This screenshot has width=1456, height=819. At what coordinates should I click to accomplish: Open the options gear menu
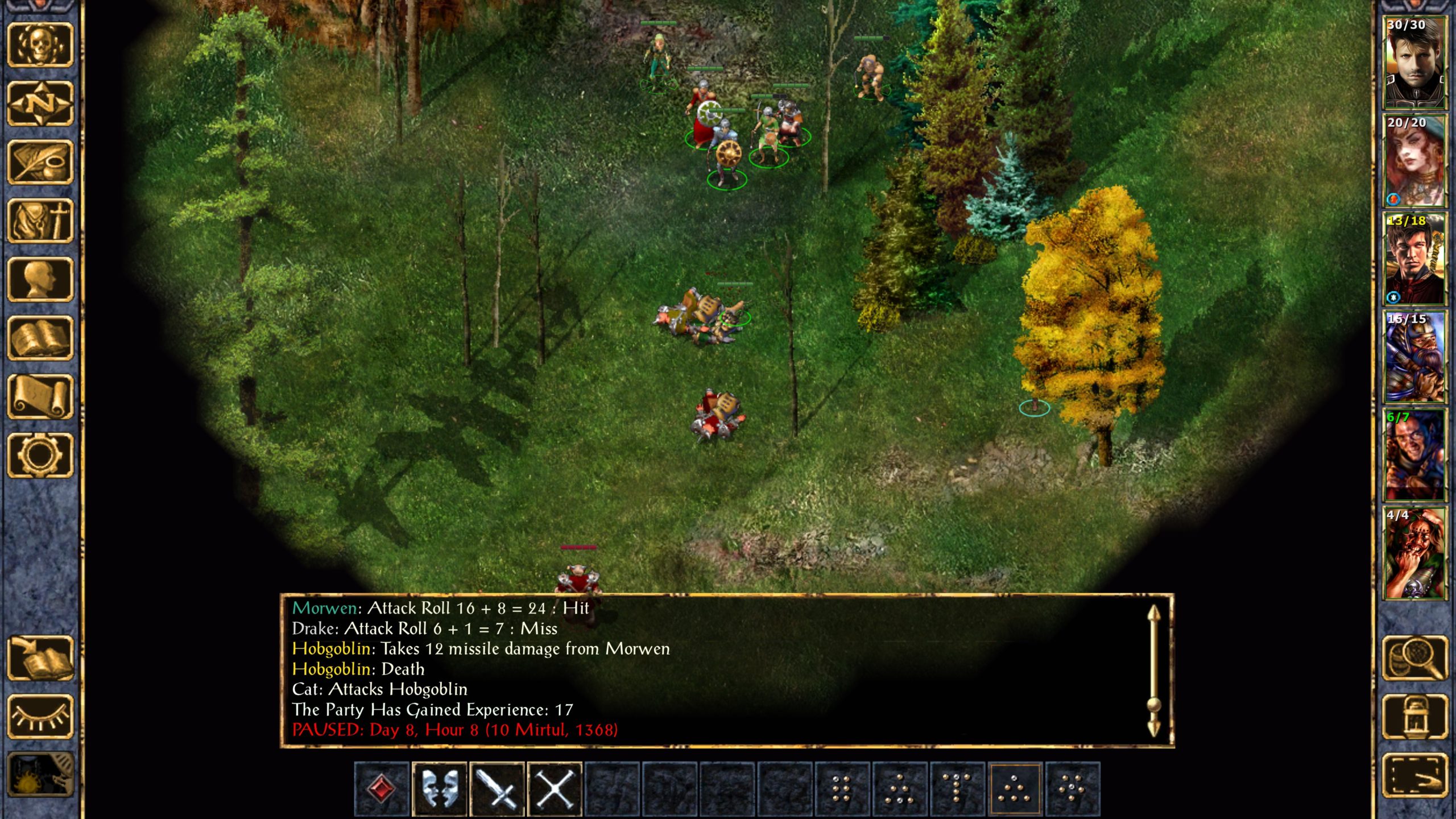pyautogui.click(x=40, y=455)
